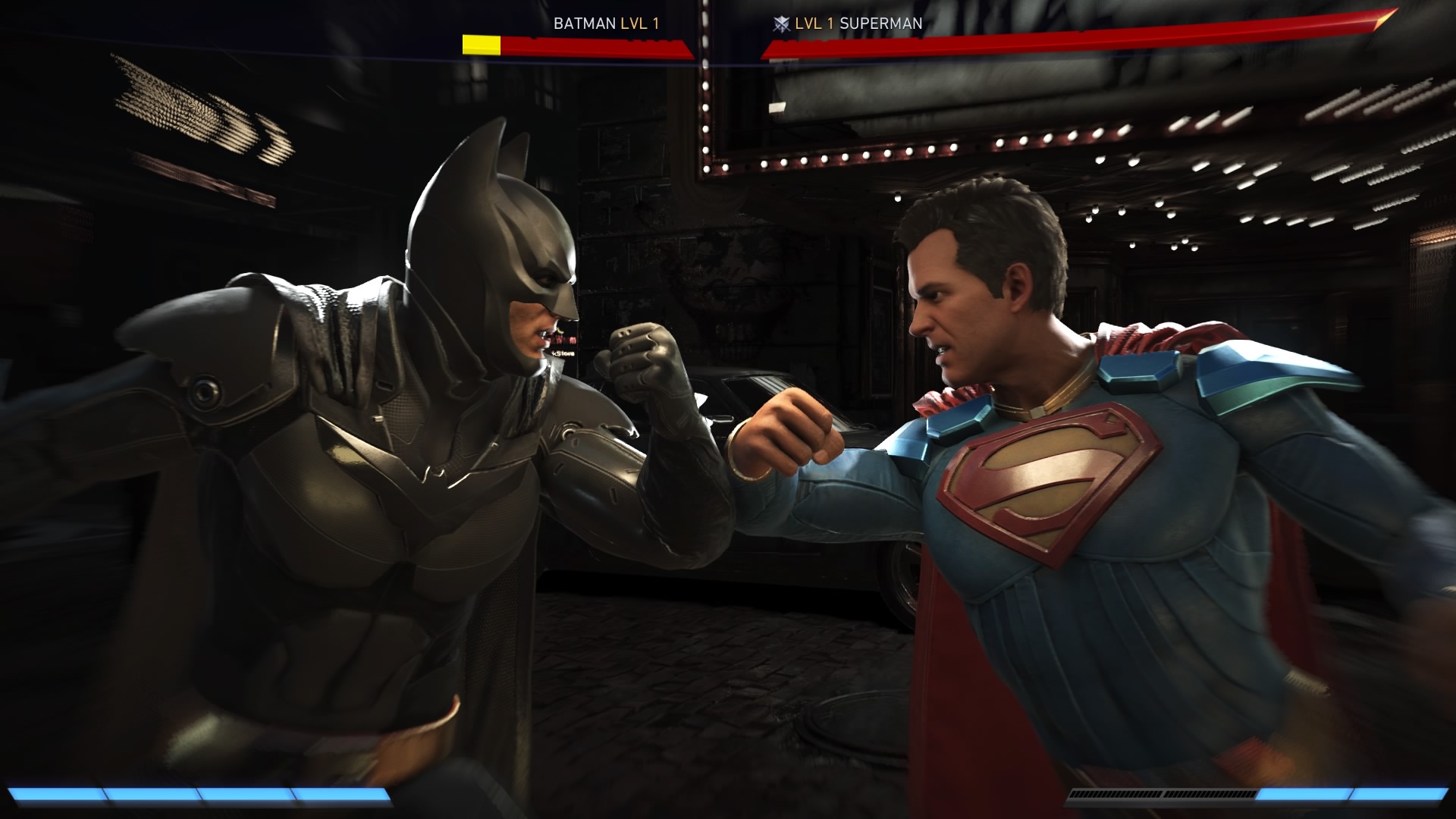This screenshot has height=819, width=1456.
Task: Select the LVL 1 text next to Batman
Action: click(x=639, y=24)
